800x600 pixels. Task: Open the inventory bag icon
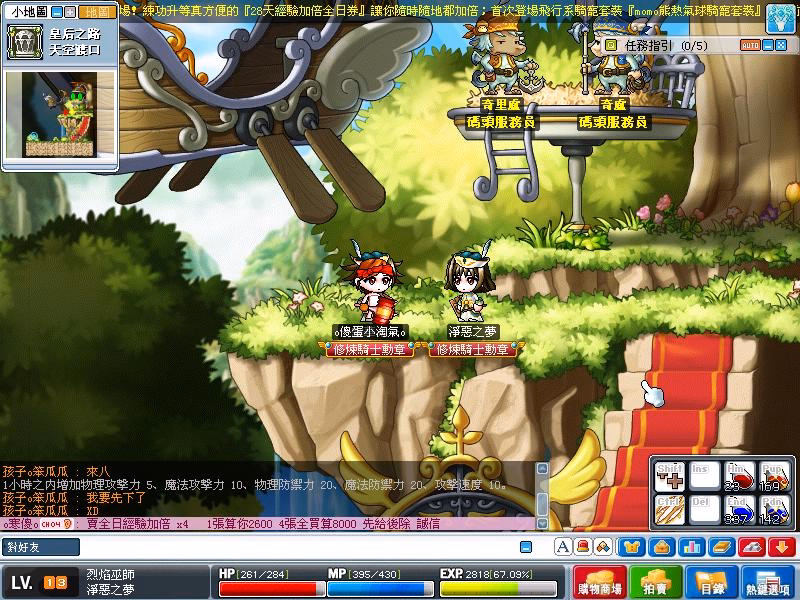pyautogui.click(x=660, y=547)
